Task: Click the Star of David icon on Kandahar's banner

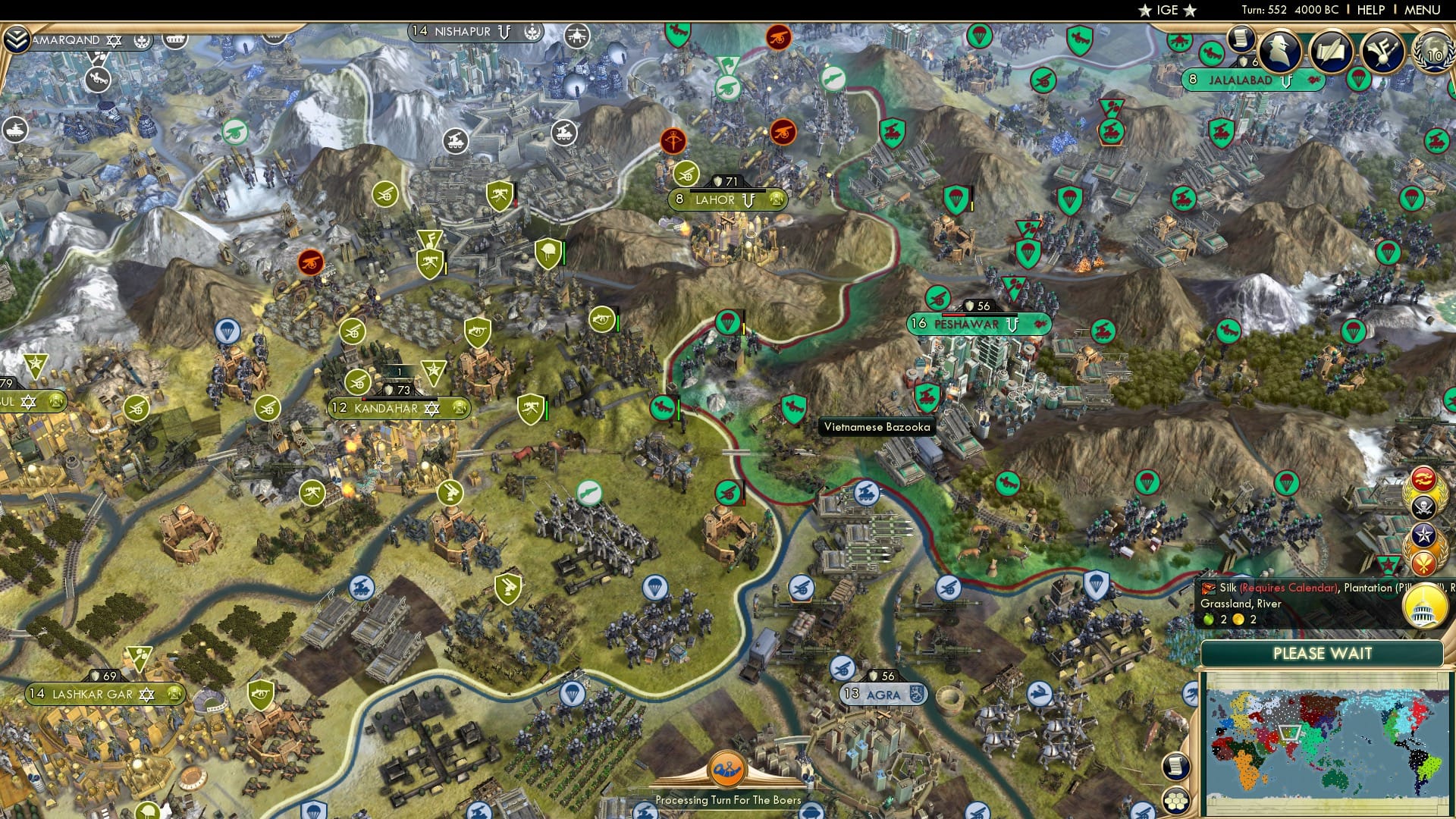Action: point(432,408)
